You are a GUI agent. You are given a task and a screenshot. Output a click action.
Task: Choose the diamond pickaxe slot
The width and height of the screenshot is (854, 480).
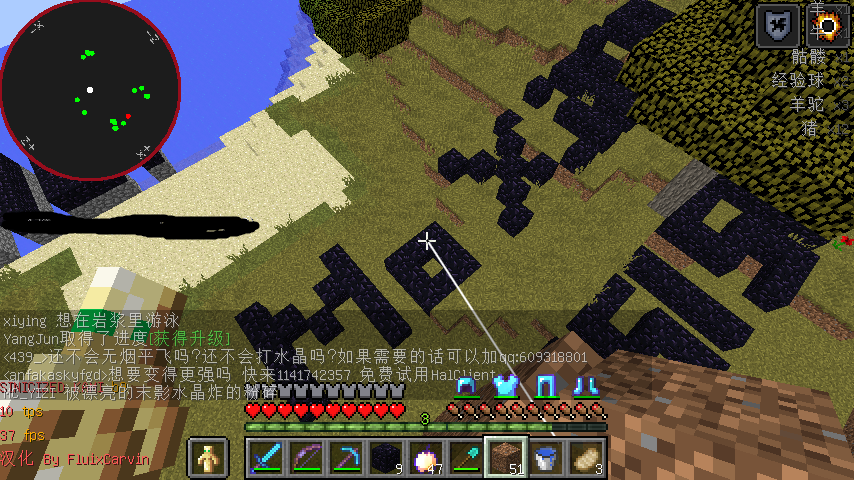[x=347, y=458]
